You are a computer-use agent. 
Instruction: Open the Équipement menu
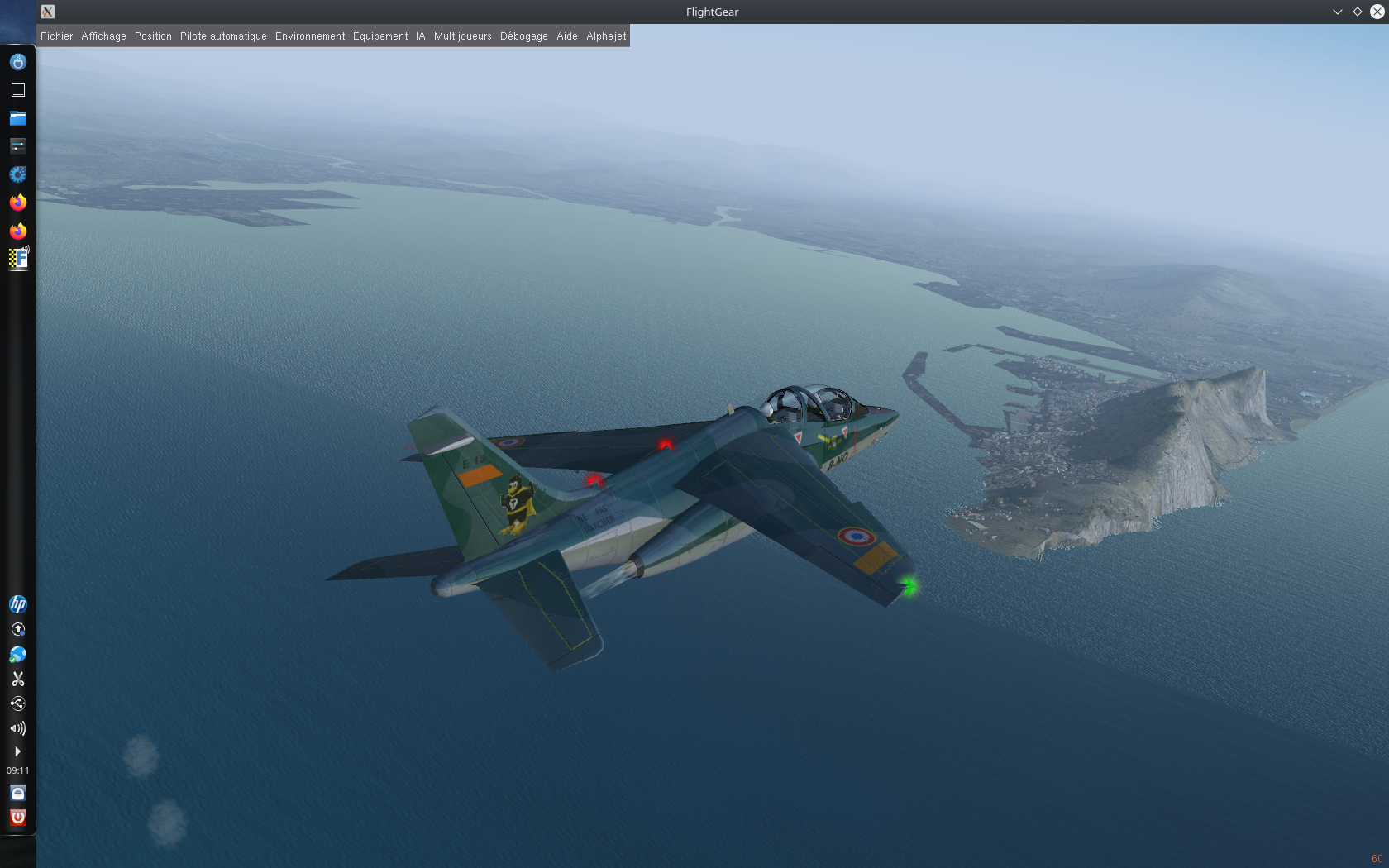pos(380,36)
